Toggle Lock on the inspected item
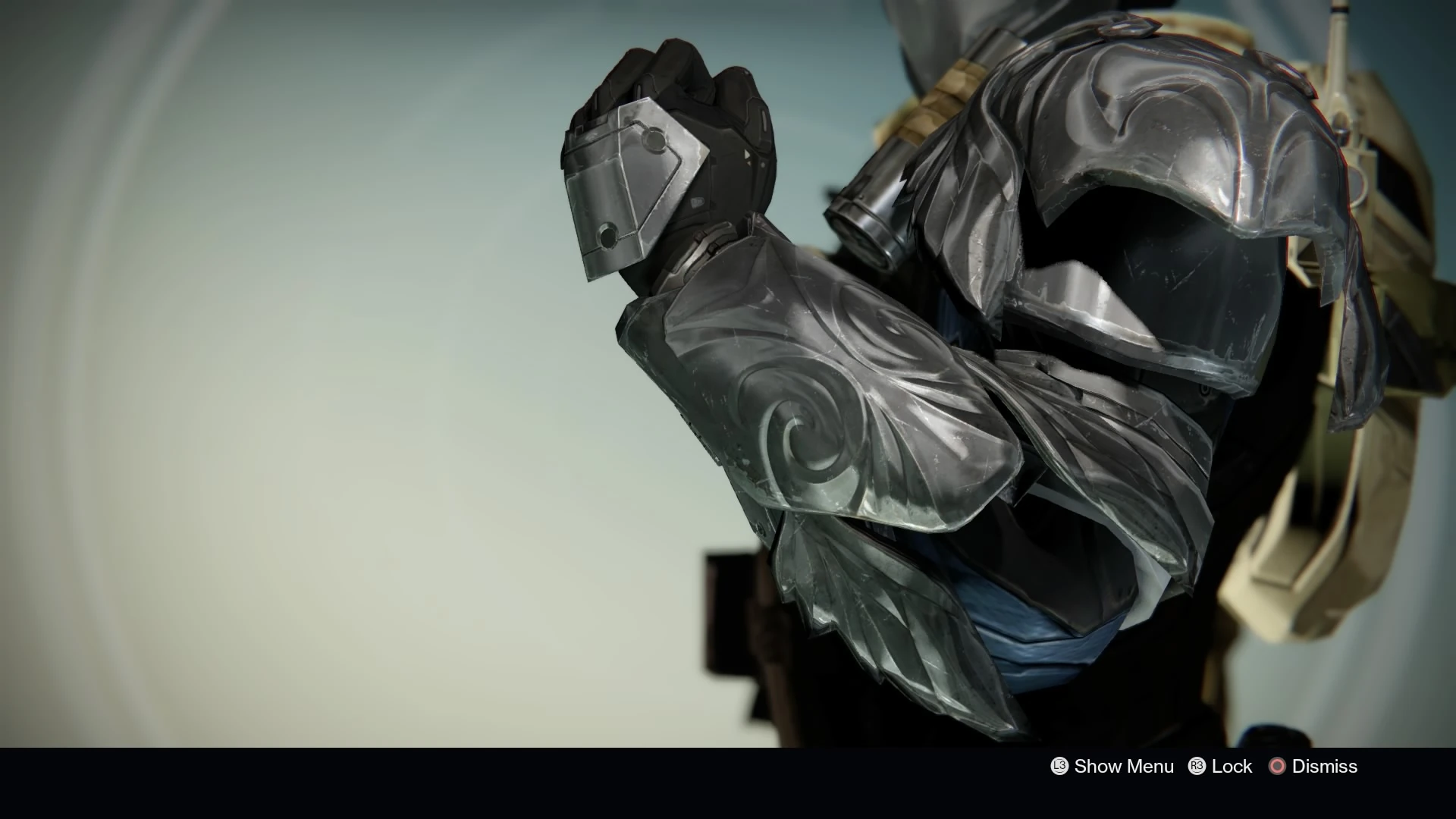1456x819 pixels. [x=1232, y=767]
